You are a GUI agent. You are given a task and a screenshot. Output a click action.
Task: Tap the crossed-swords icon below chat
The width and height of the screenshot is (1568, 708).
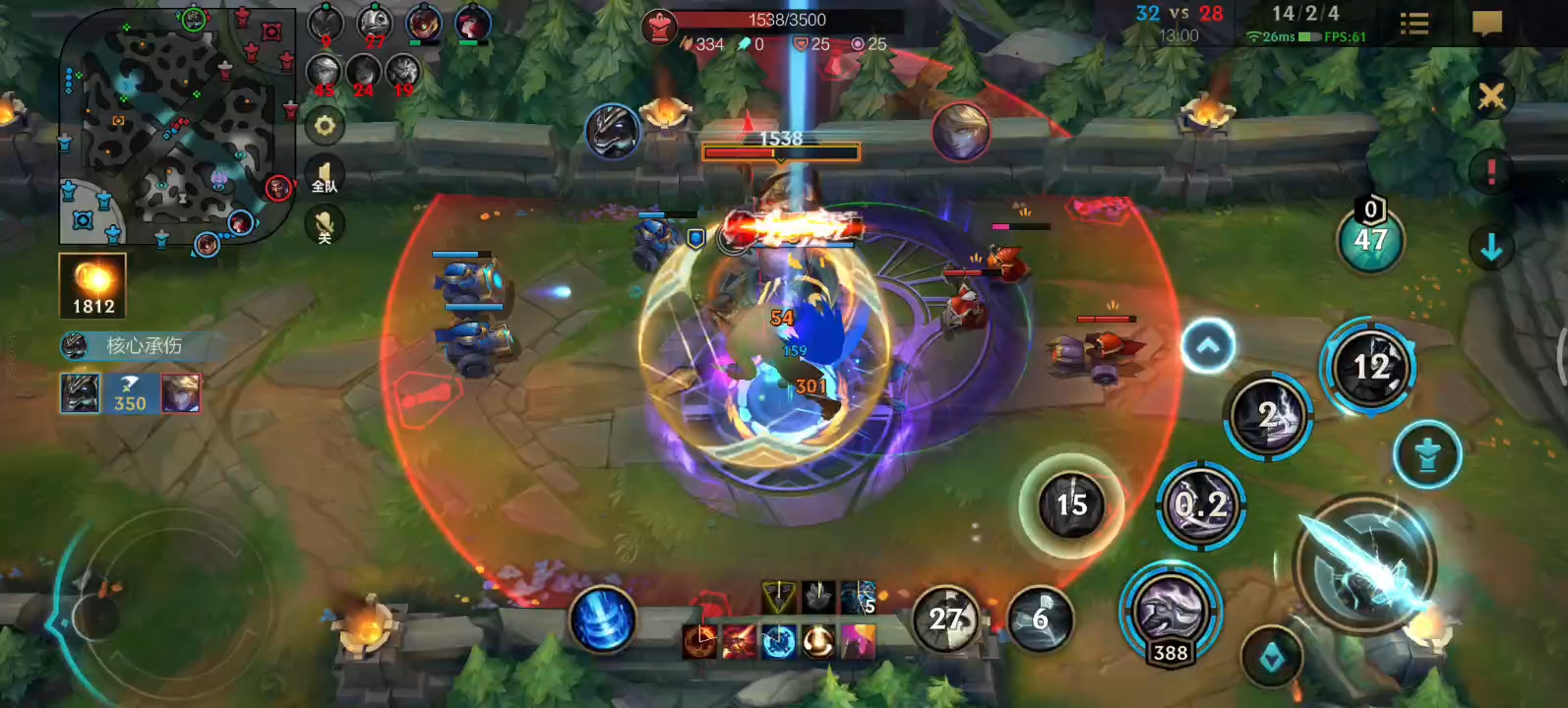pyautogui.click(x=1490, y=95)
